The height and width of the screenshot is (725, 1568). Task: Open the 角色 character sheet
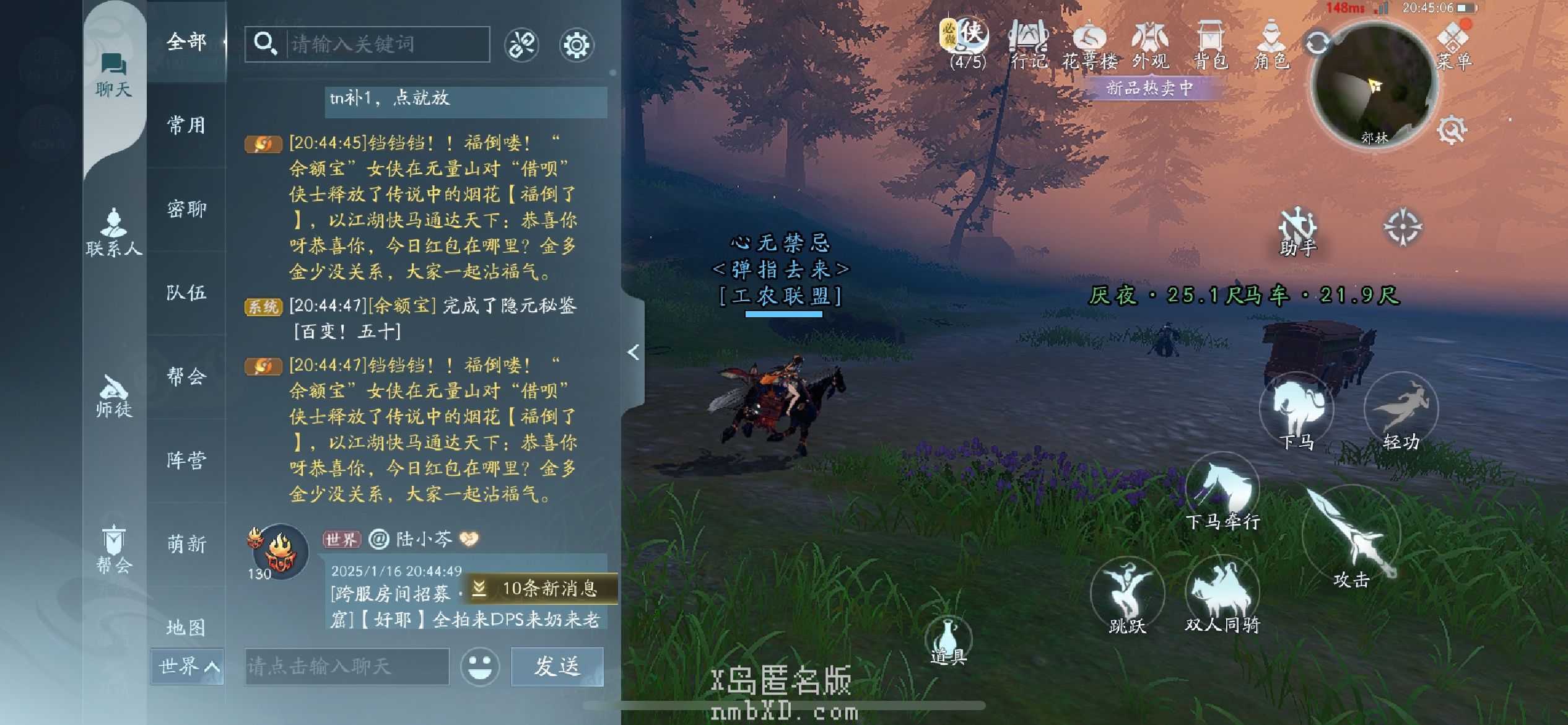click(x=1271, y=45)
